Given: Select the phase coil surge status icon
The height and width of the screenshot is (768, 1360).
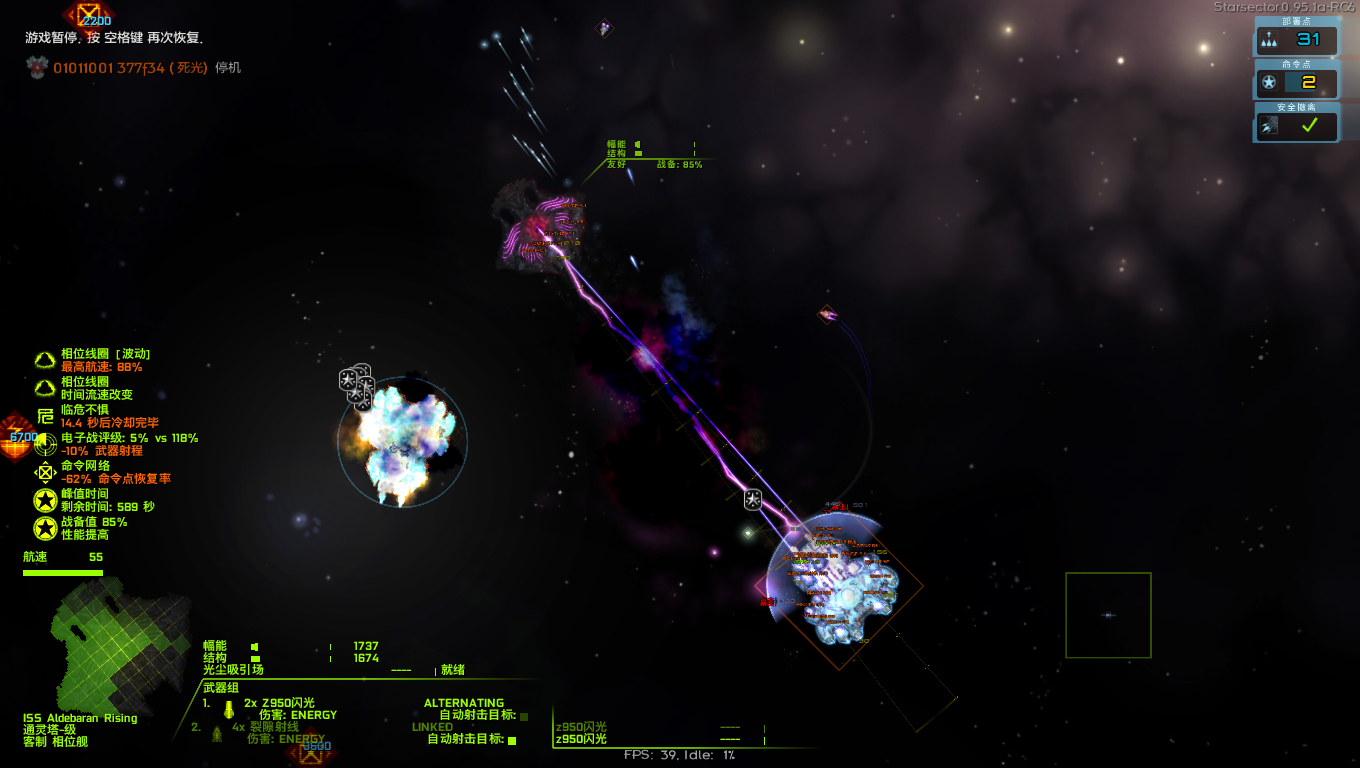Looking at the screenshot, I should tap(45, 360).
